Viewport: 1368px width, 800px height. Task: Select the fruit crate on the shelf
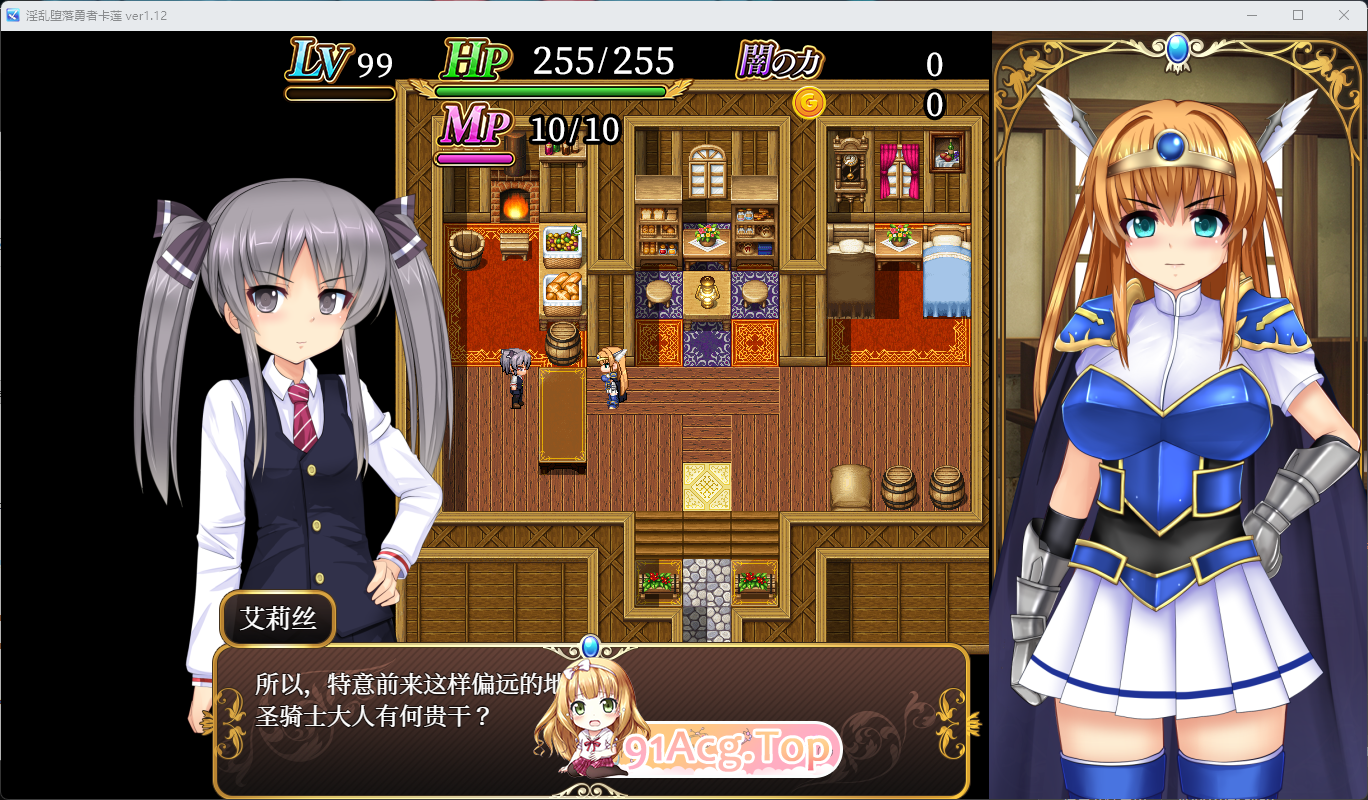(x=563, y=240)
